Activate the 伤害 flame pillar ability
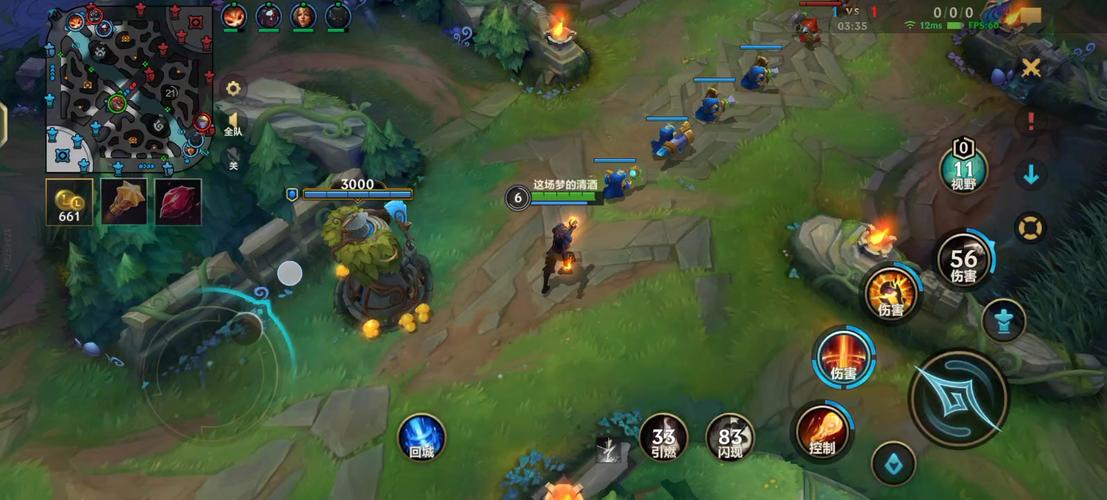 pos(844,358)
